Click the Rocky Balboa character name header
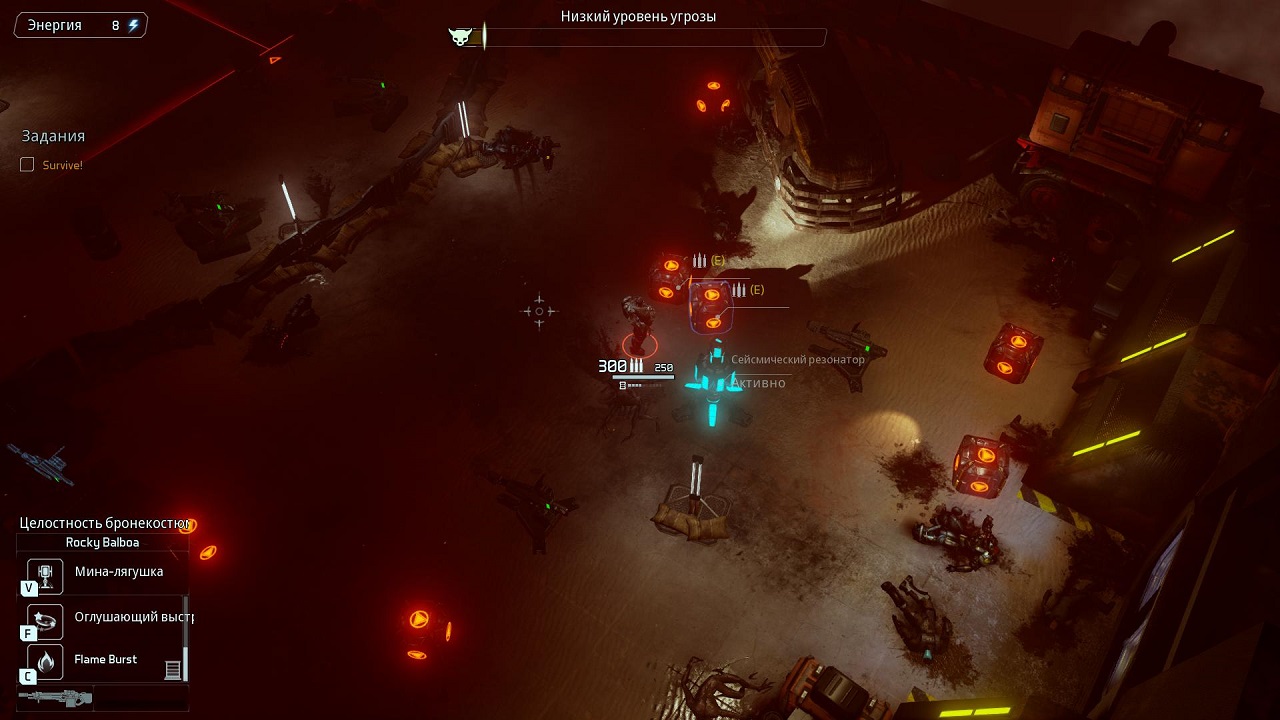1280x720 pixels. (x=102, y=542)
